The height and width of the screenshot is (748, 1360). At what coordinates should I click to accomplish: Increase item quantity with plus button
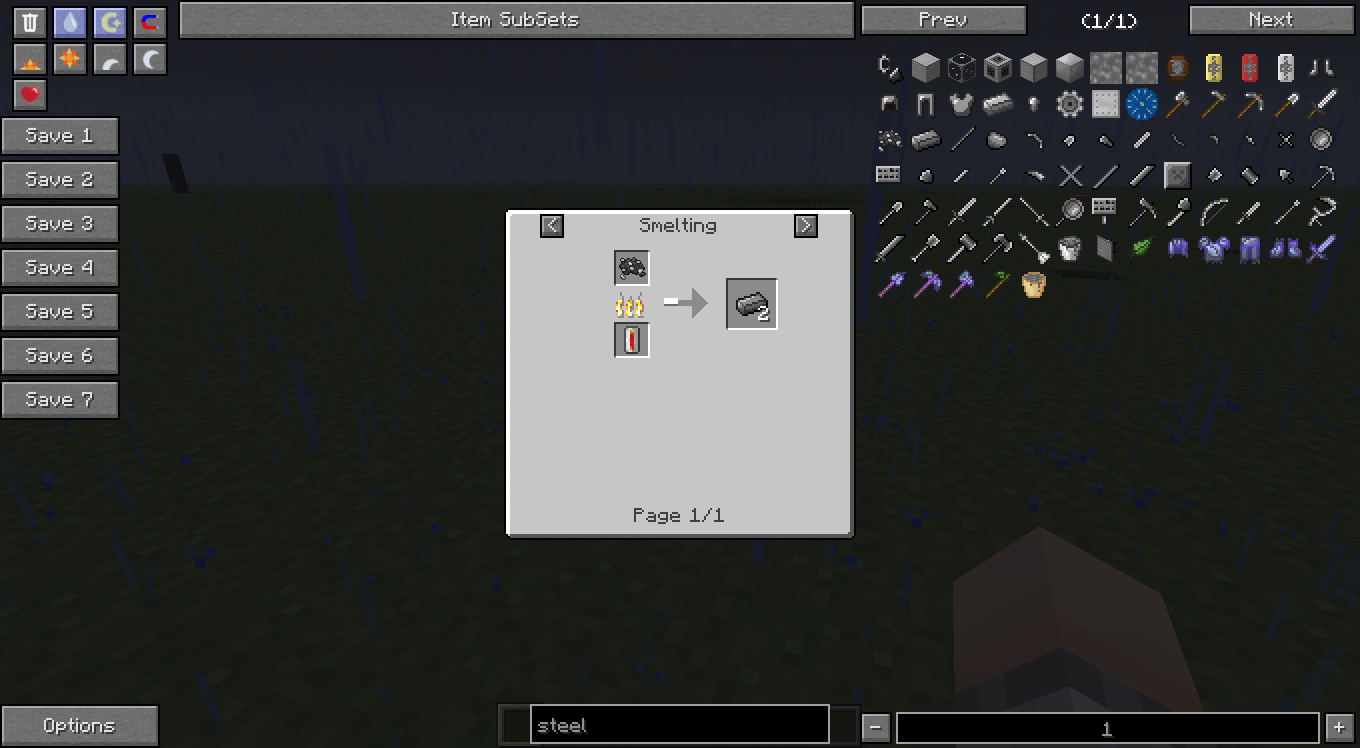pos(1339,728)
